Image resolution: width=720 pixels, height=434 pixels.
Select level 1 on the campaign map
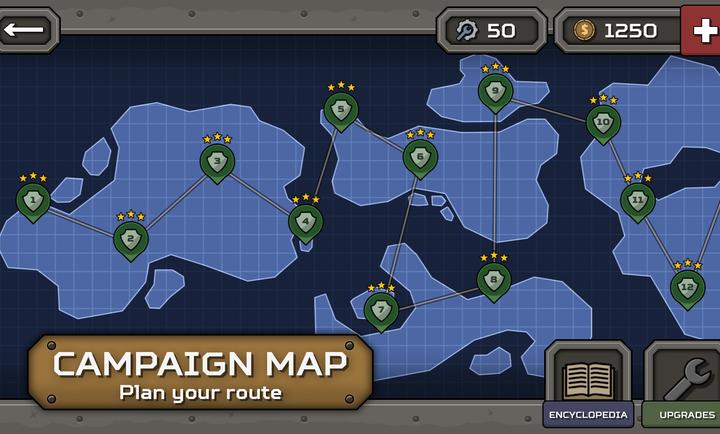pos(33,201)
